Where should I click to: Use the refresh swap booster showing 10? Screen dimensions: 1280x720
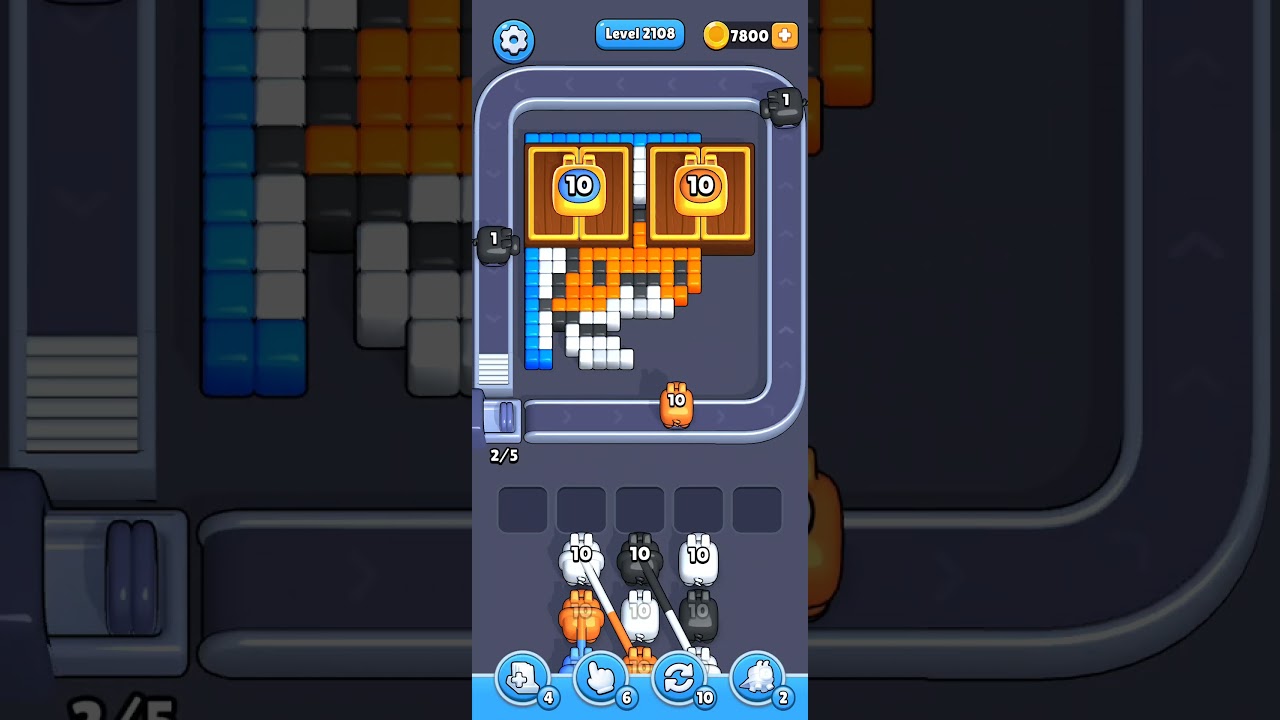(679, 677)
